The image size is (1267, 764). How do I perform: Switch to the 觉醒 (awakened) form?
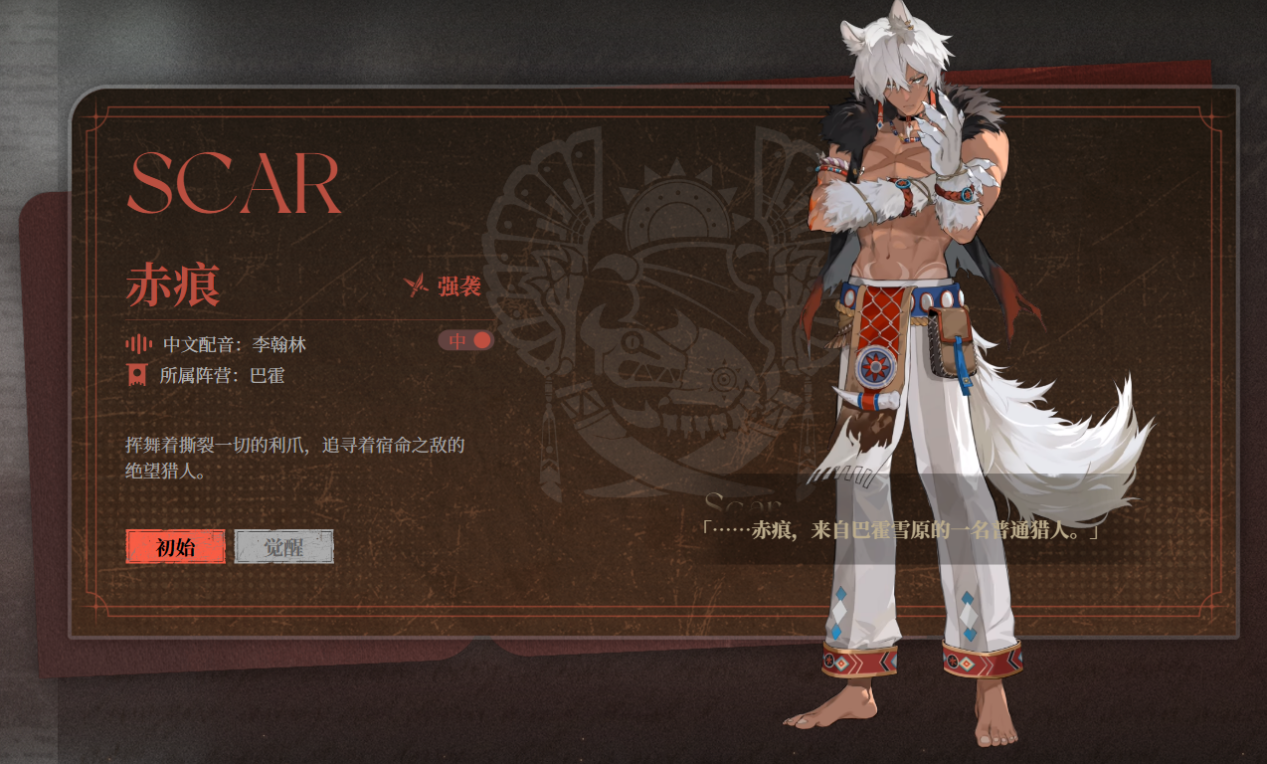pos(284,547)
